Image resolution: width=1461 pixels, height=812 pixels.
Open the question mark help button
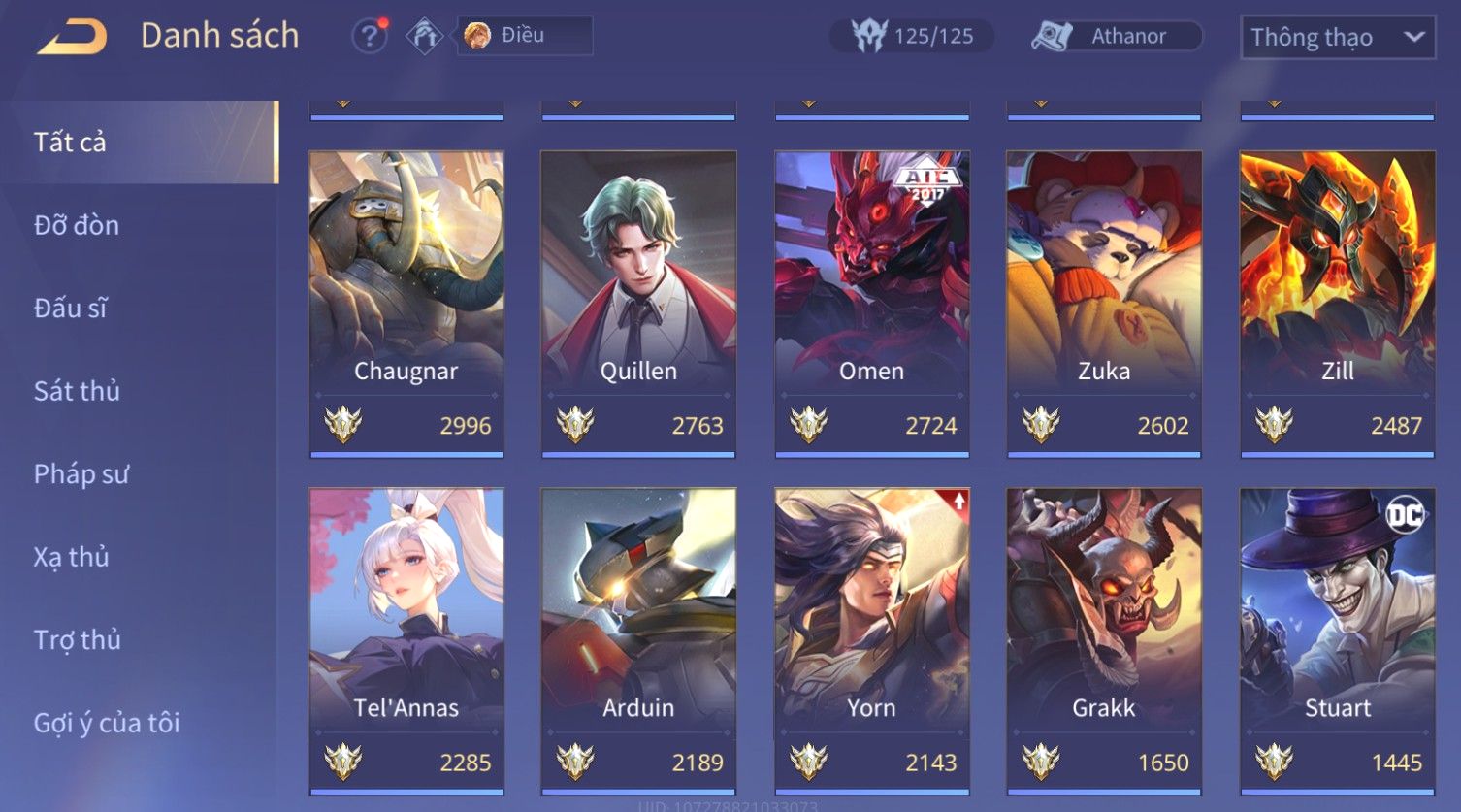click(x=369, y=37)
